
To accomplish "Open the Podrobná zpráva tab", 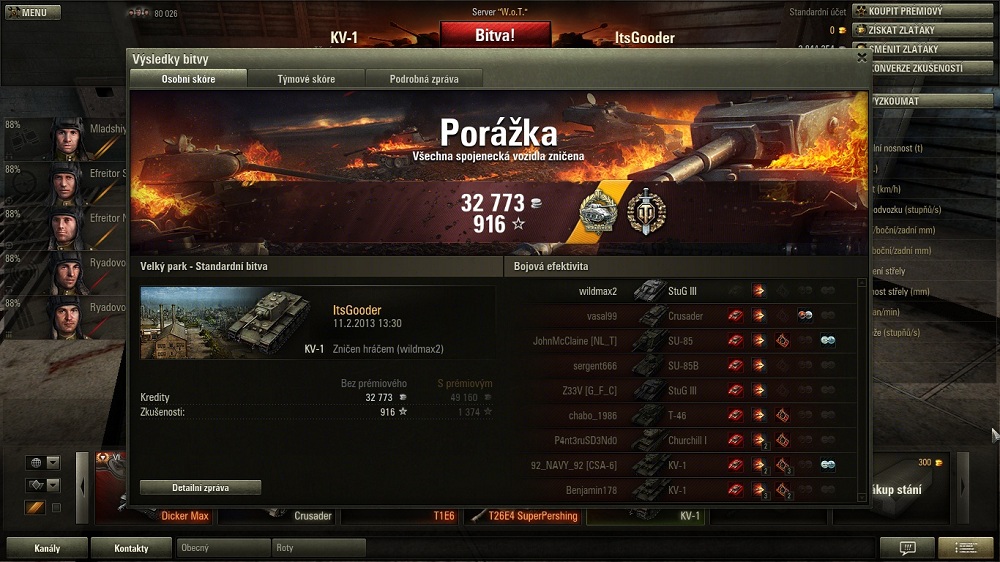I will [x=423, y=79].
